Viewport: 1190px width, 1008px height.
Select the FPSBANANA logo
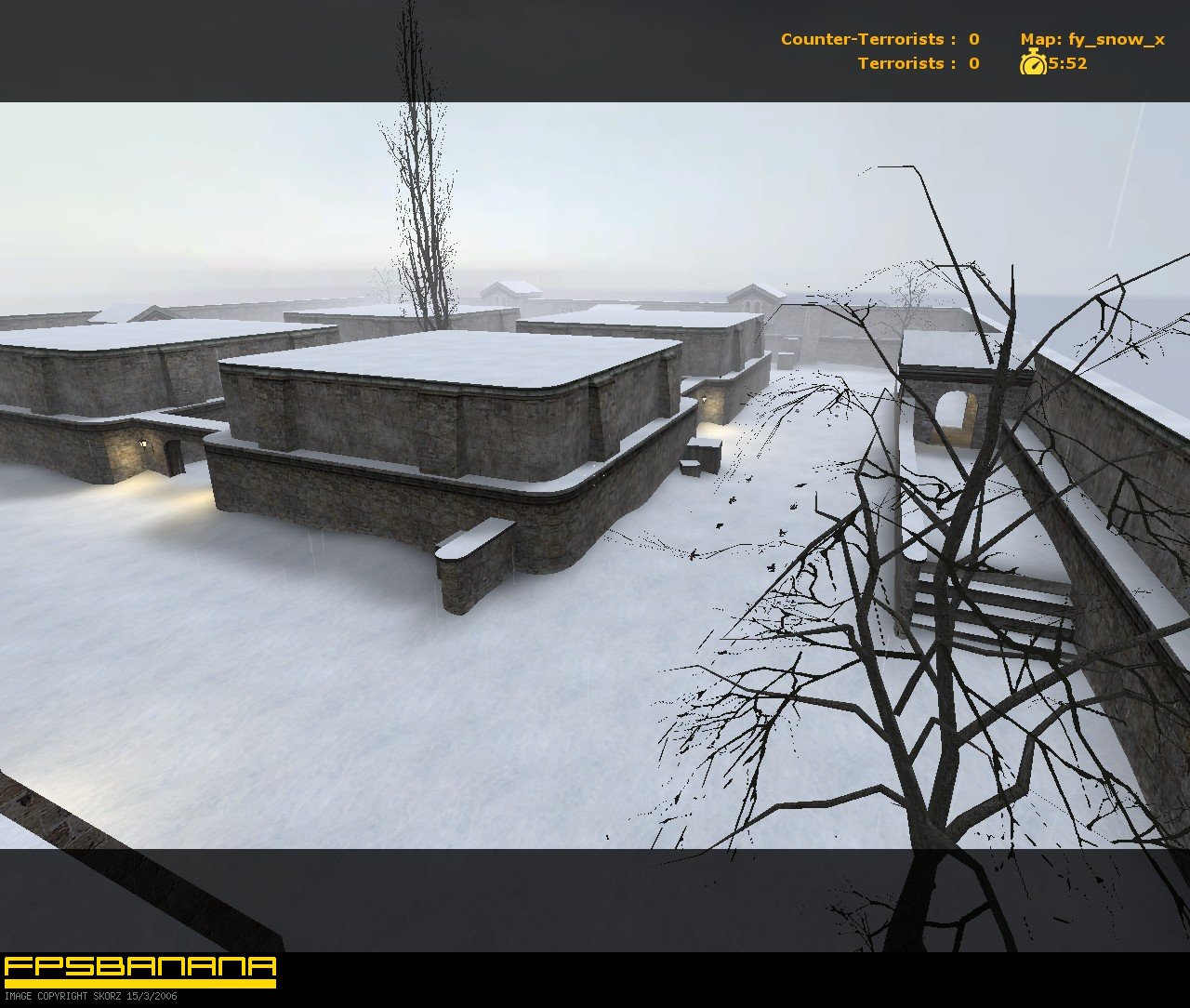click(x=139, y=968)
